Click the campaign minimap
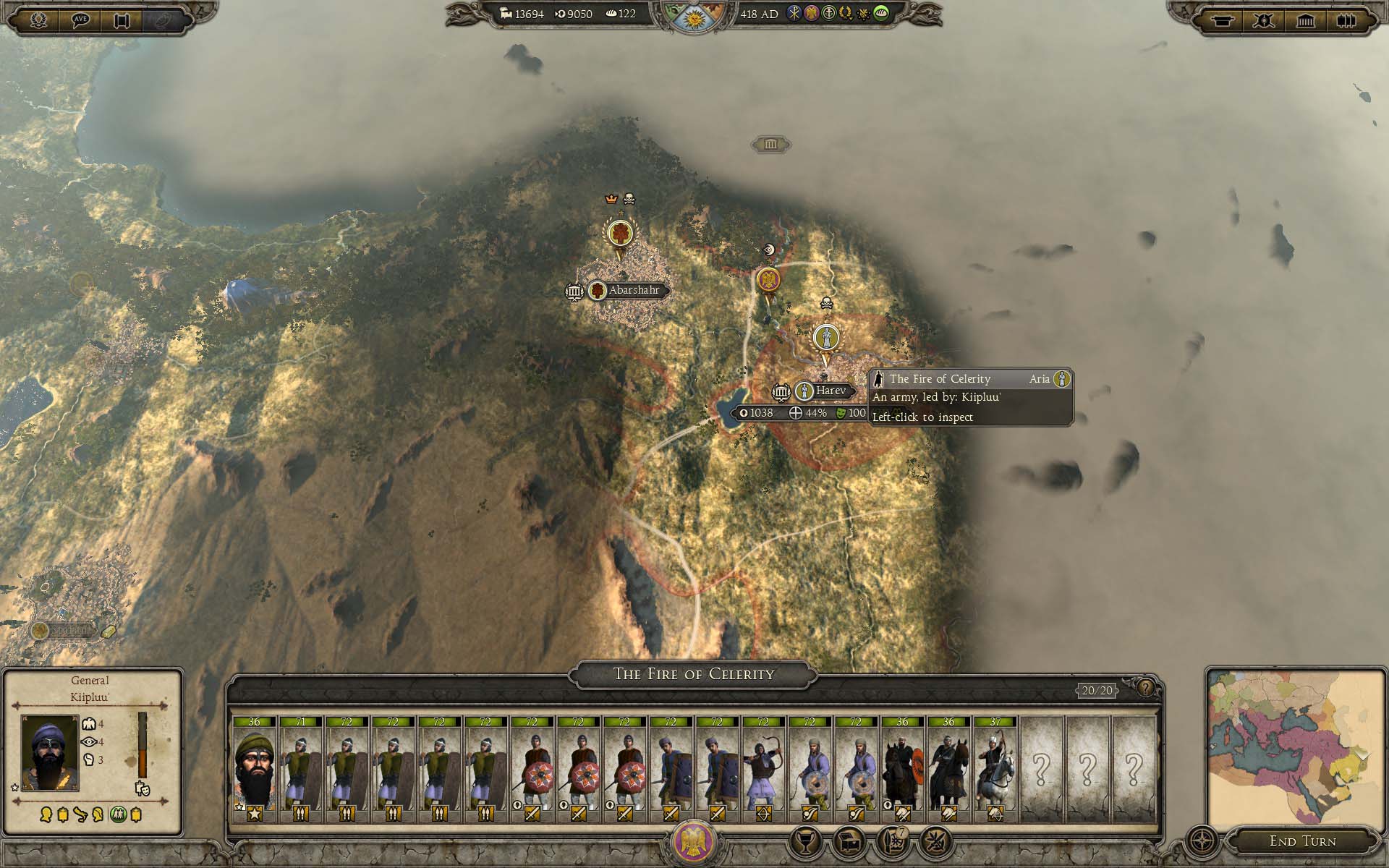 point(1295,749)
